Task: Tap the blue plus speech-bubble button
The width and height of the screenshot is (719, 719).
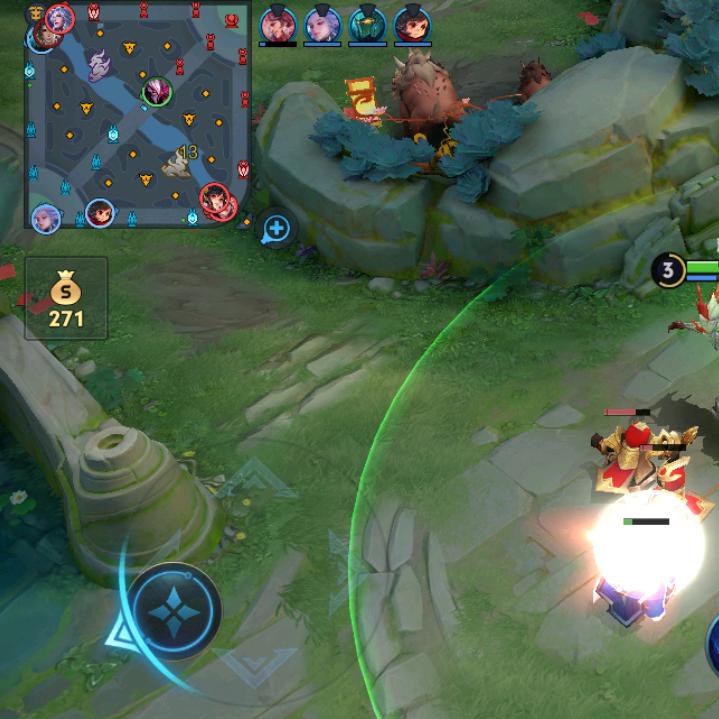Action: click(276, 229)
